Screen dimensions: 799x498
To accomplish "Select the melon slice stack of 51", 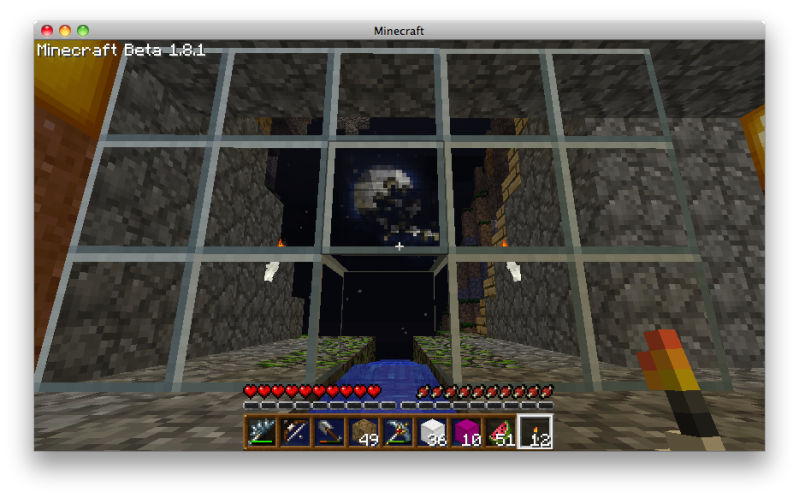I will pyautogui.click(x=500, y=432).
